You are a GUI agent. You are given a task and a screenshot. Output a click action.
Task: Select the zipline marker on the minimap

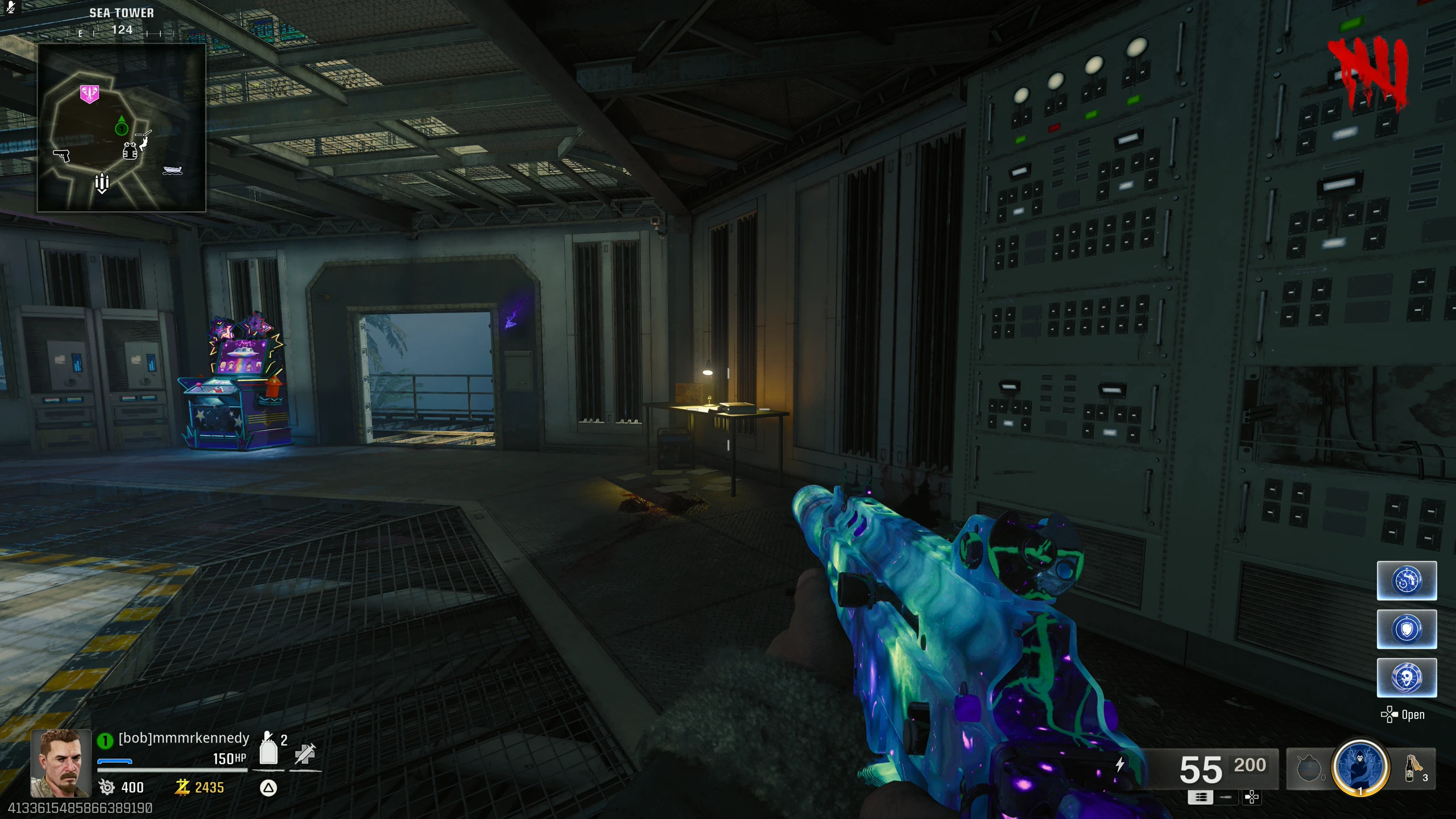(x=144, y=138)
